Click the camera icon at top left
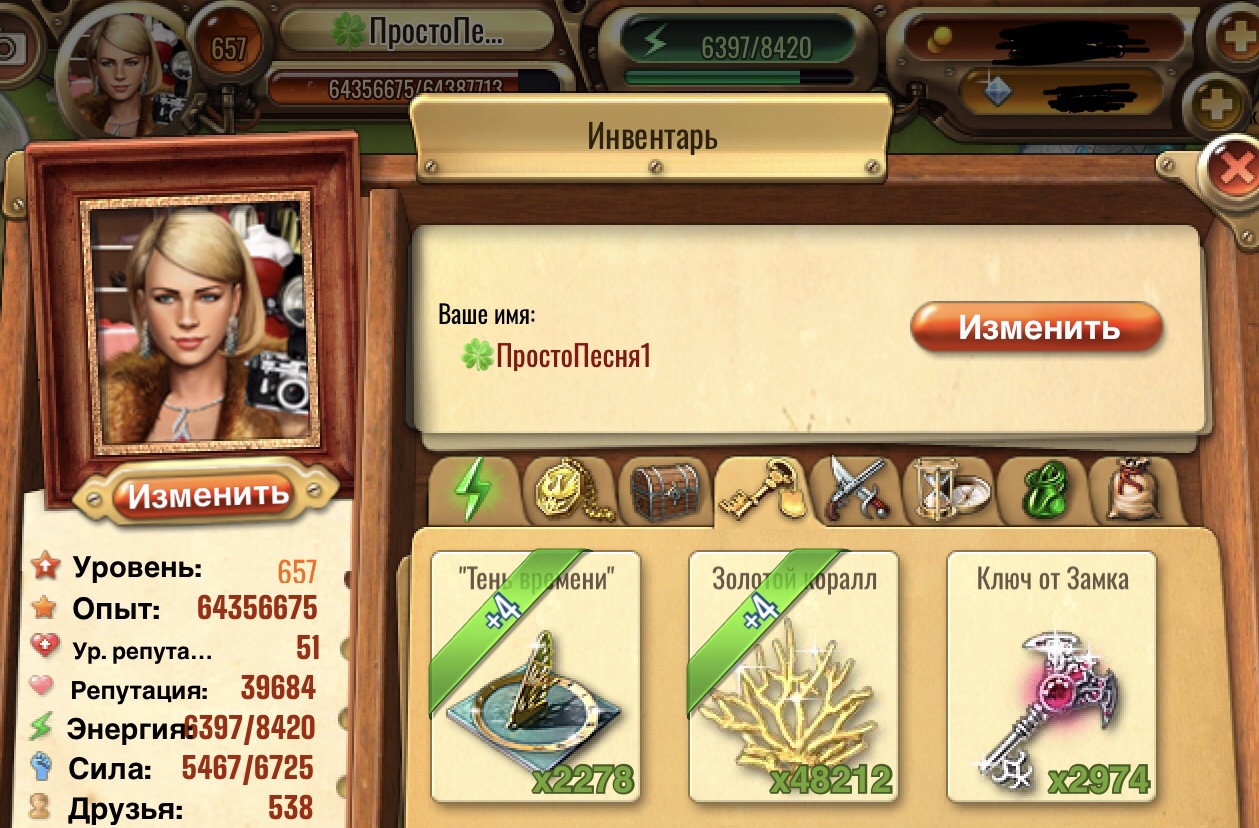The image size is (1259, 828). [x=11, y=46]
